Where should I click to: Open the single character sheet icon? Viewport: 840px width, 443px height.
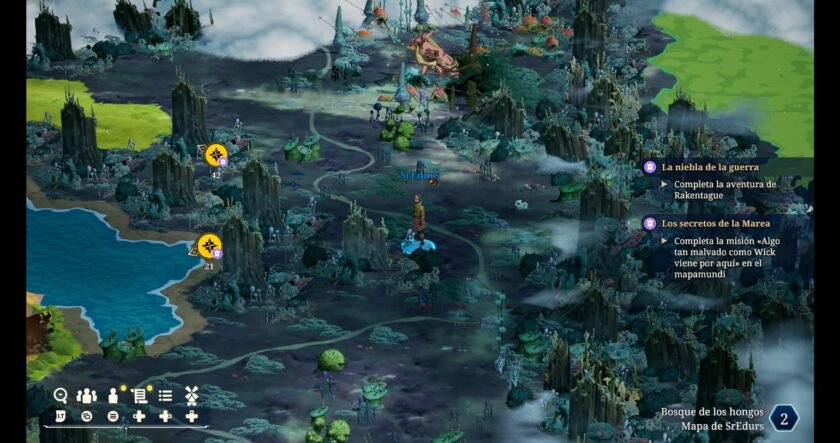(x=113, y=395)
